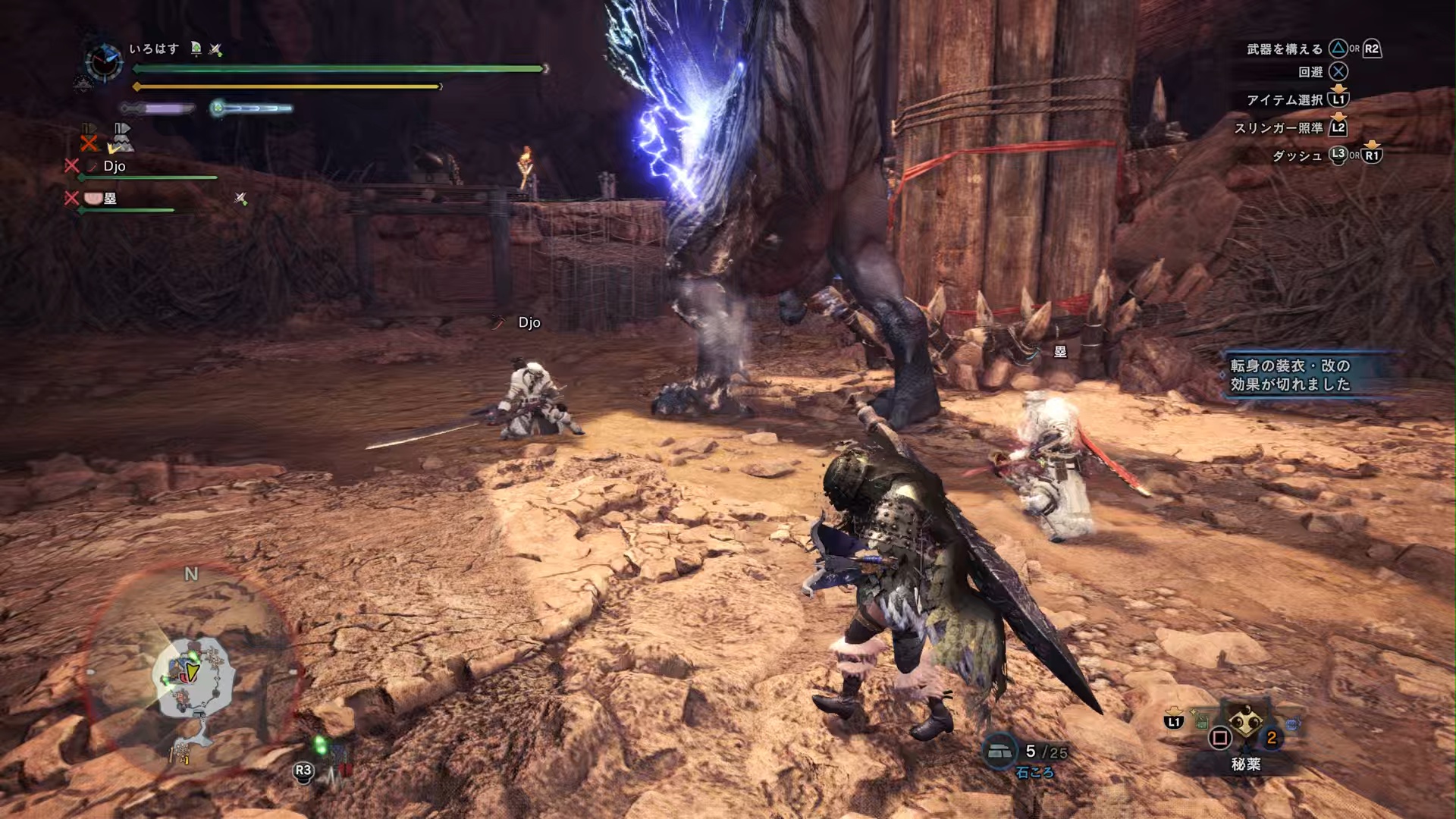Click the teal mantle cooldown gauge

pyautogui.click(x=252, y=108)
